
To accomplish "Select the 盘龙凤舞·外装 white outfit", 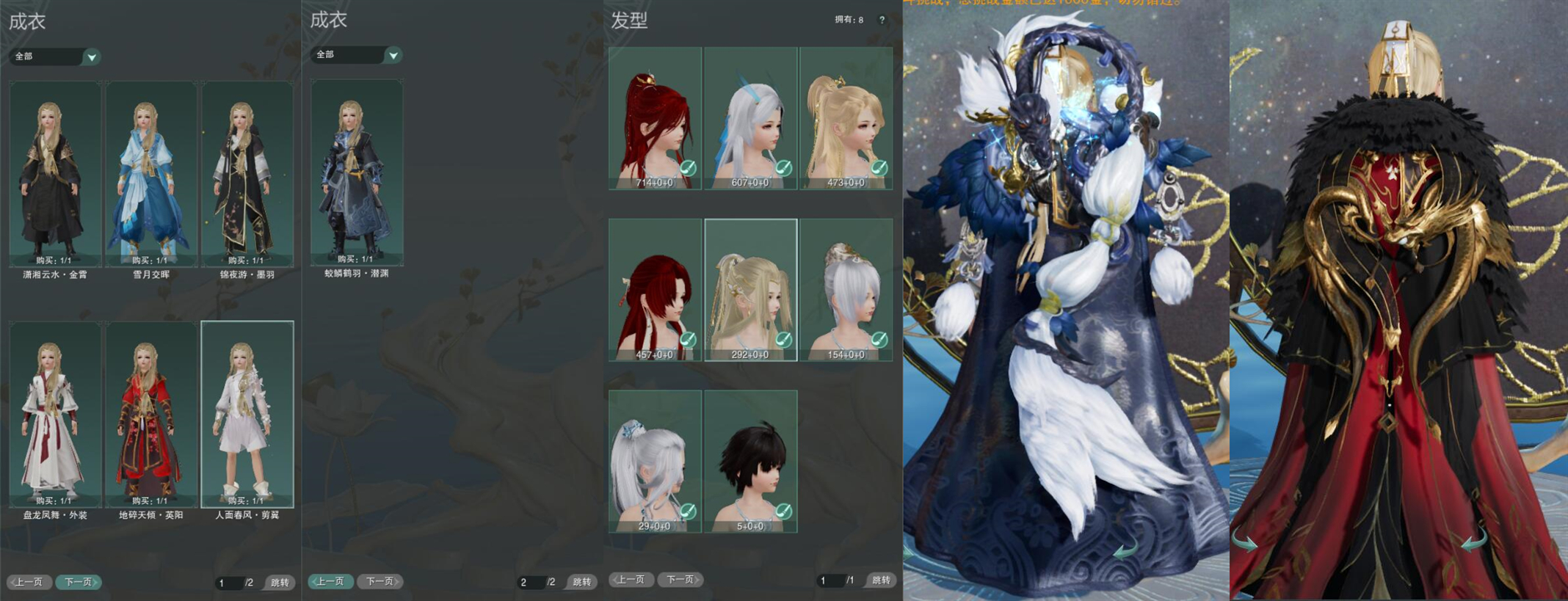I will [55, 415].
